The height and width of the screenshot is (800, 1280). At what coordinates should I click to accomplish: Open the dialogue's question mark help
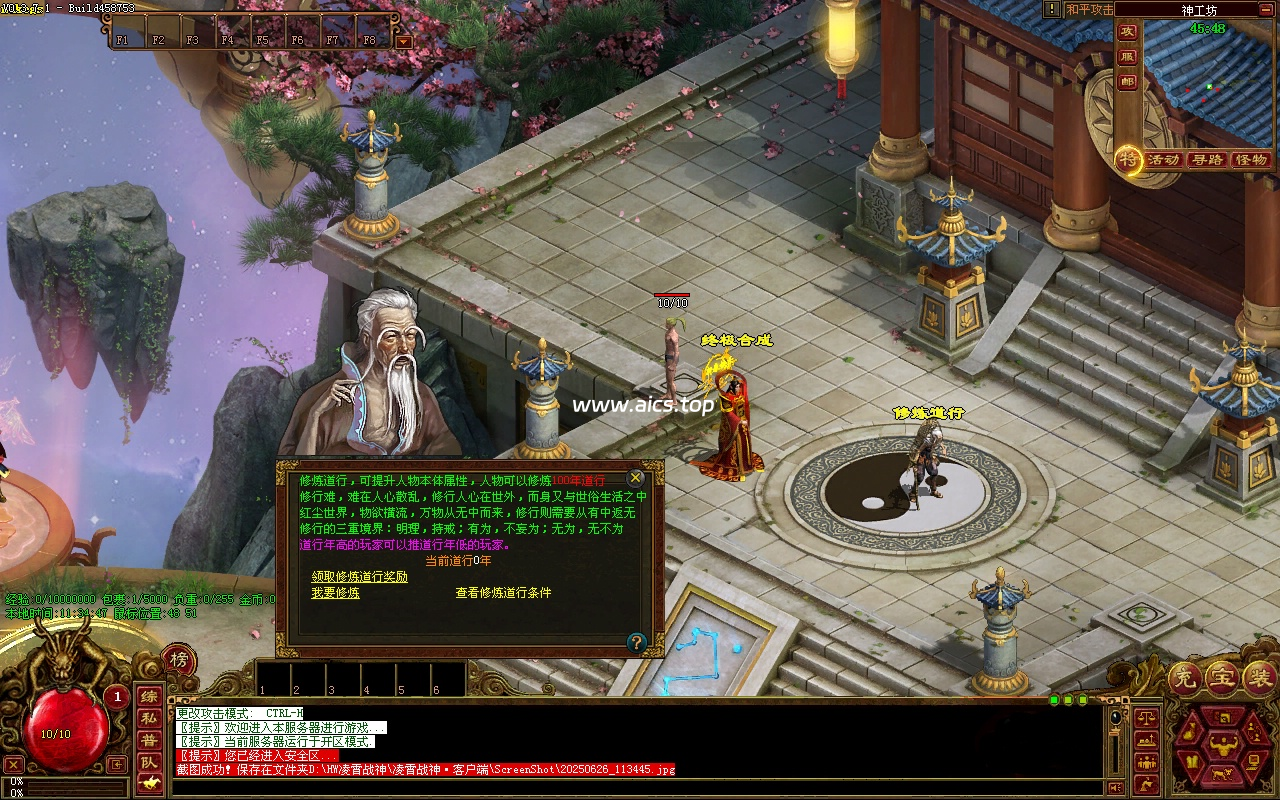[x=636, y=642]
